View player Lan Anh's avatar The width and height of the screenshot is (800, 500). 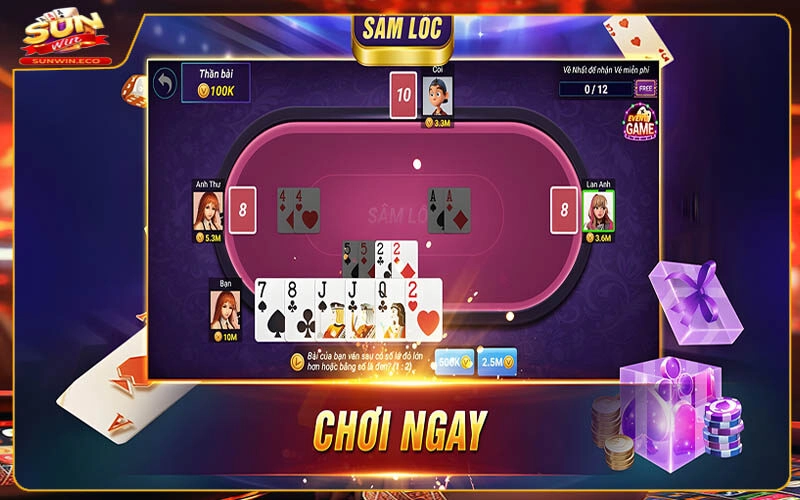click(598, 210)
